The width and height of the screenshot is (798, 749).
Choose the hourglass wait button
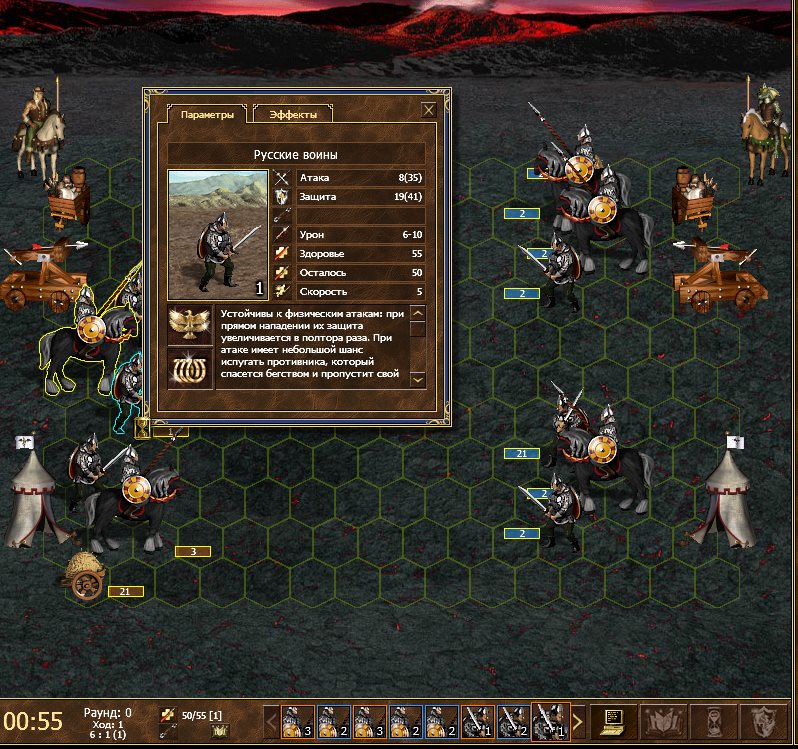(x=709, y=720)
